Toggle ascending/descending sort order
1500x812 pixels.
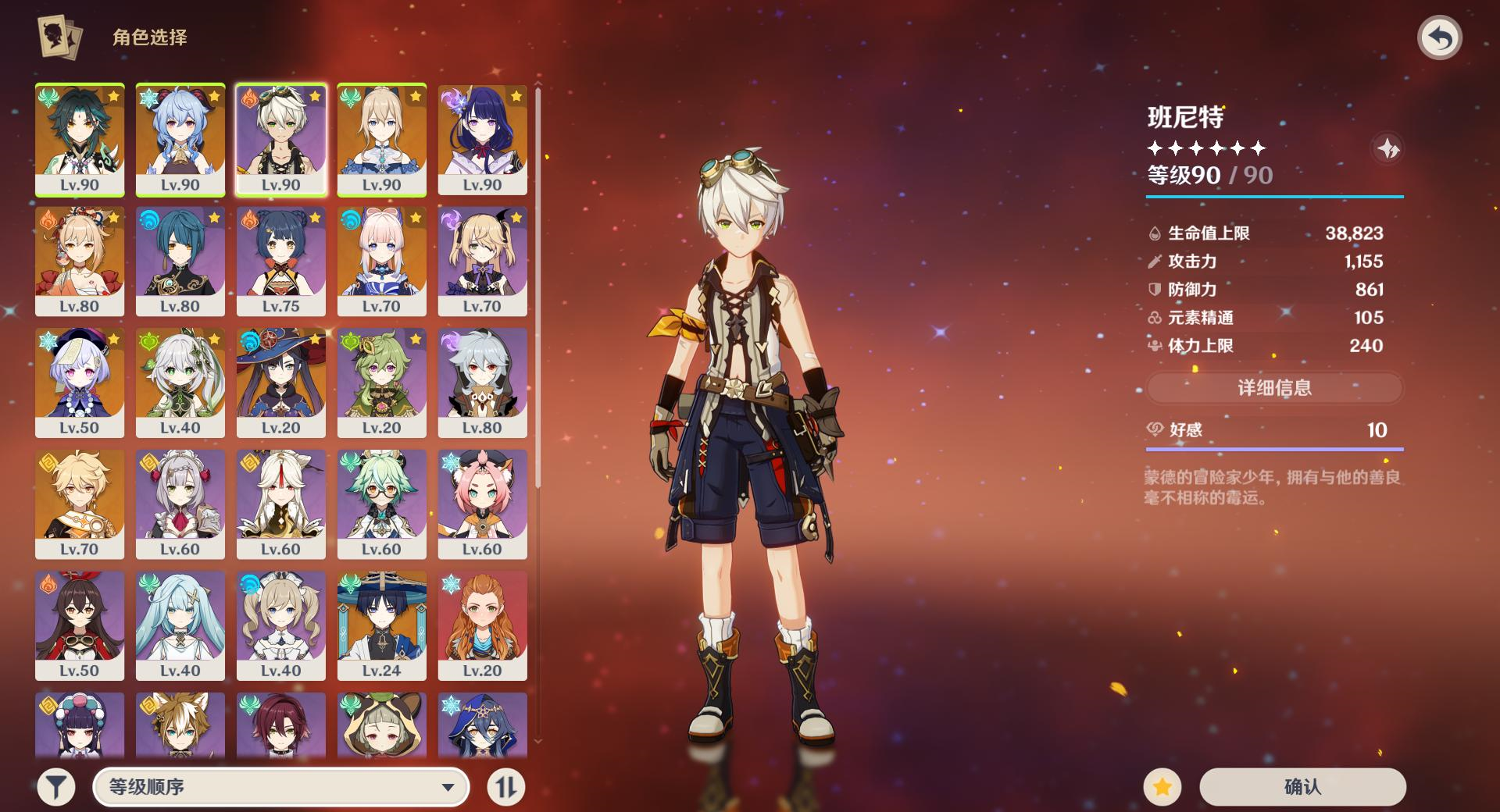coord(505,786)
